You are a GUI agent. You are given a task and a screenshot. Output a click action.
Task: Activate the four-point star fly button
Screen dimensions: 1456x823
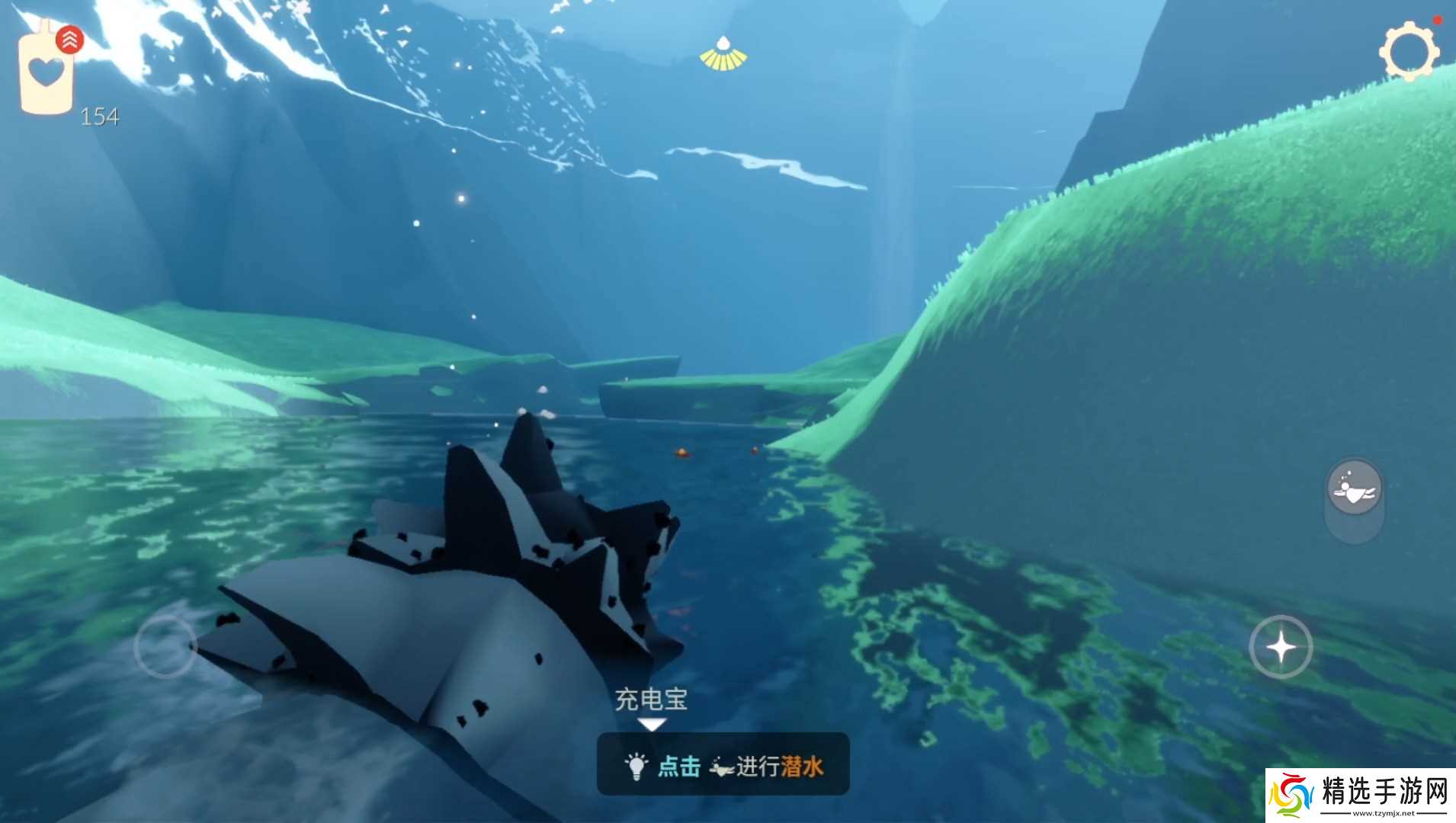coord(1281,647)
